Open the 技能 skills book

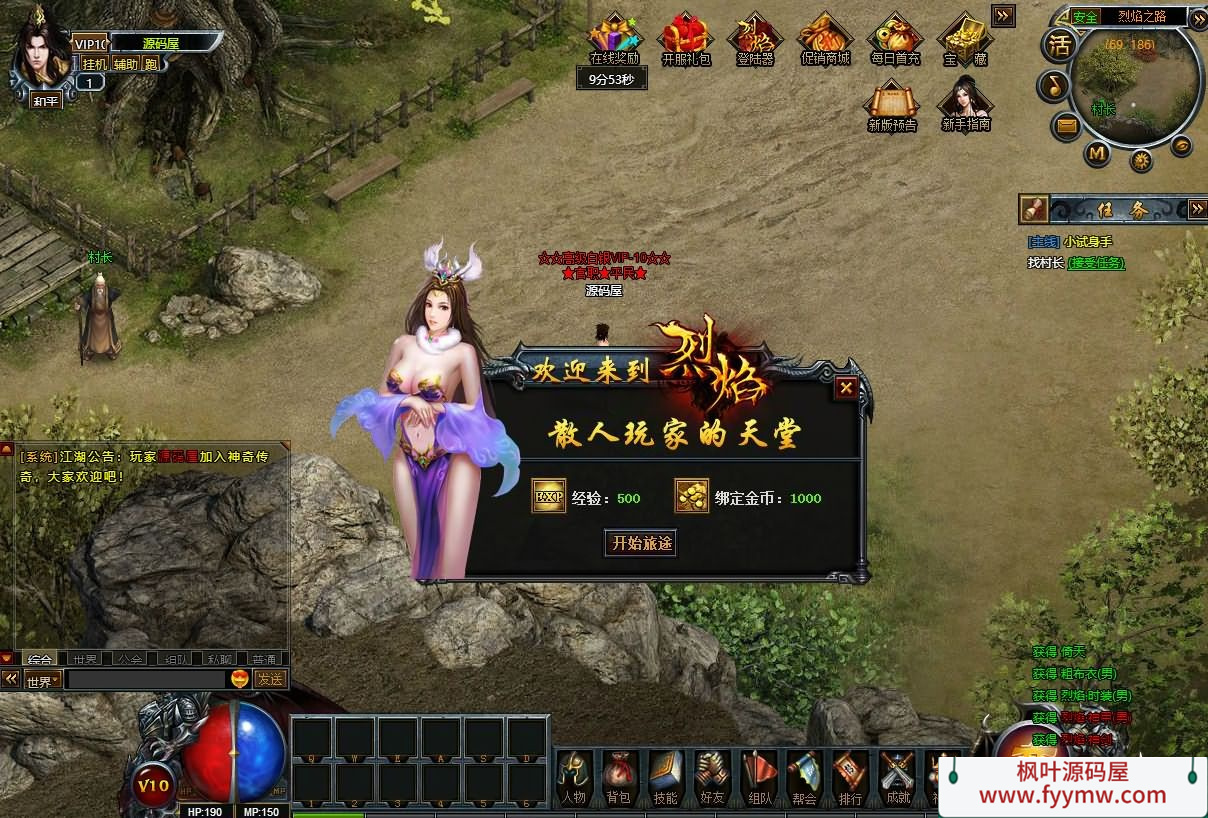coord(665,777)
